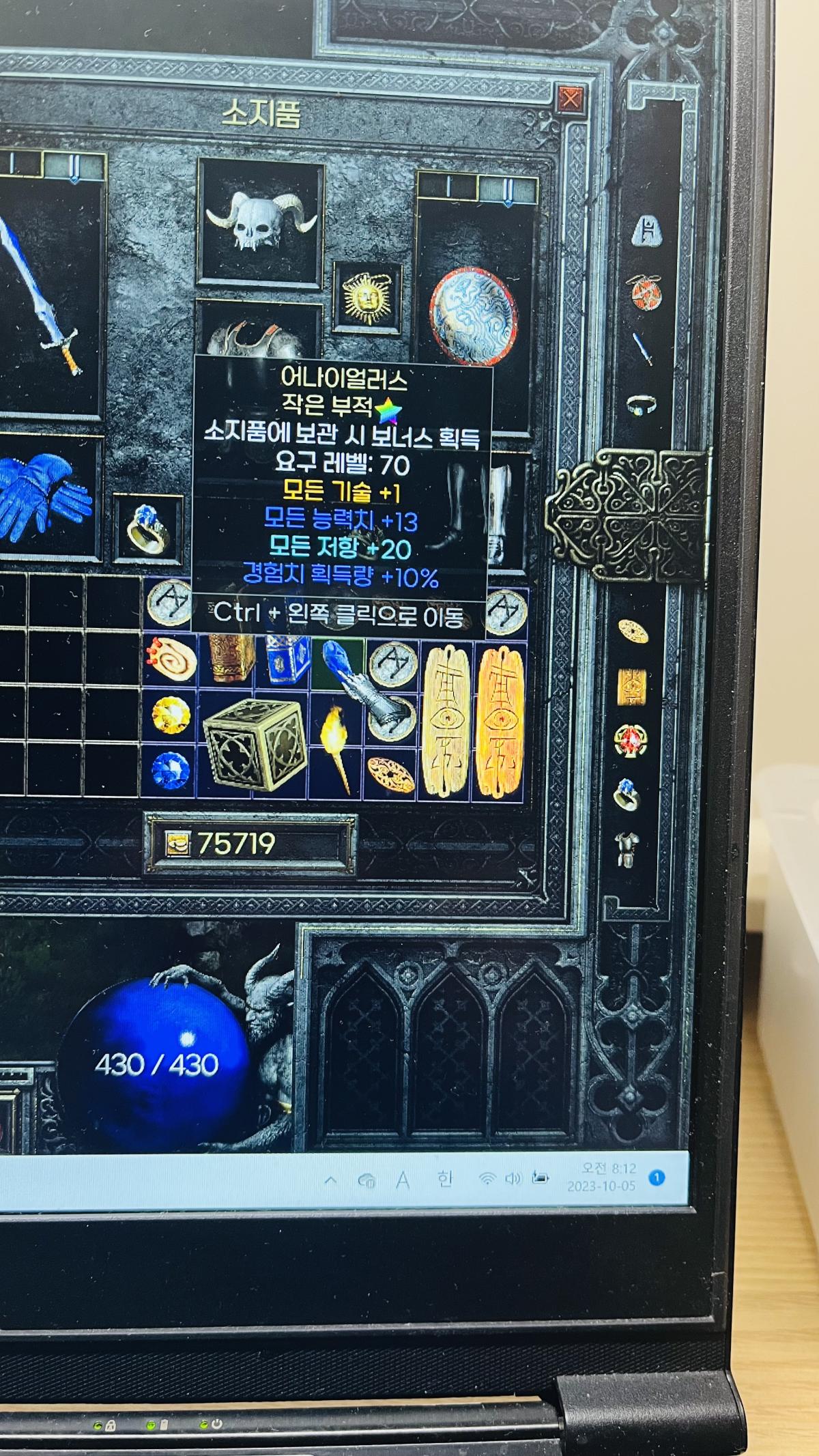Select the blue sapphire gem in inventory
The height and width of the screenshot is (1456, 819).
tap(170, 769)
